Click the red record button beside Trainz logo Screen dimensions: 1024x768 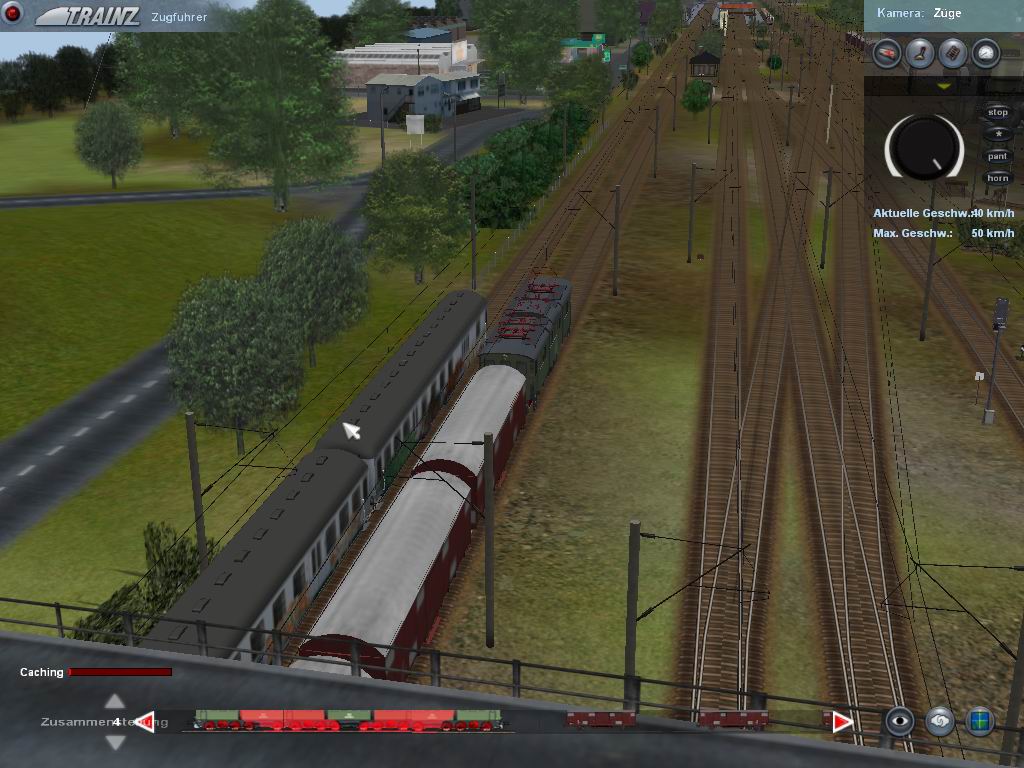tap(14, 15)
